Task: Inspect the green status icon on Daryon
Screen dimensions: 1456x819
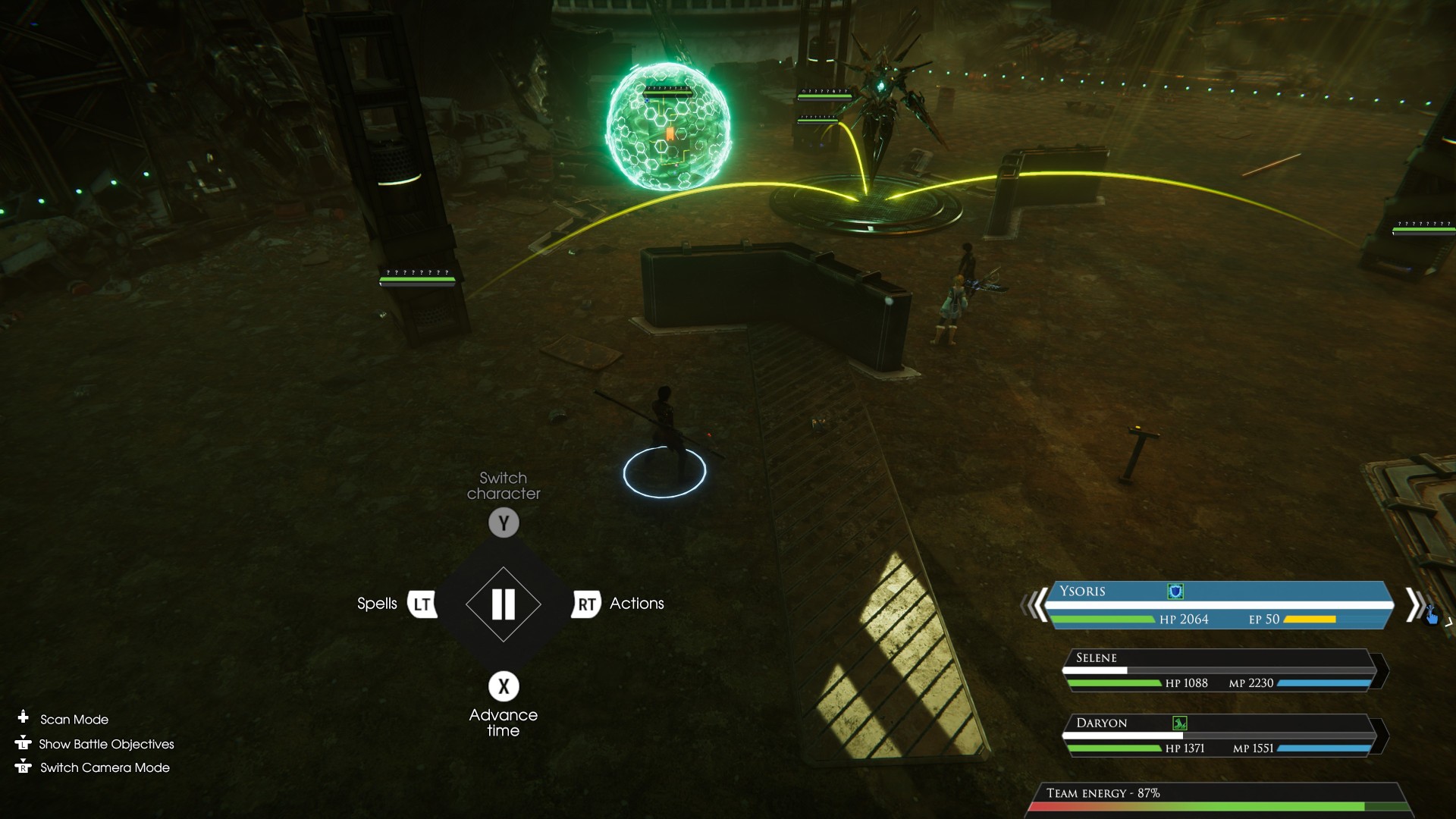Action: pos(1180,723)
